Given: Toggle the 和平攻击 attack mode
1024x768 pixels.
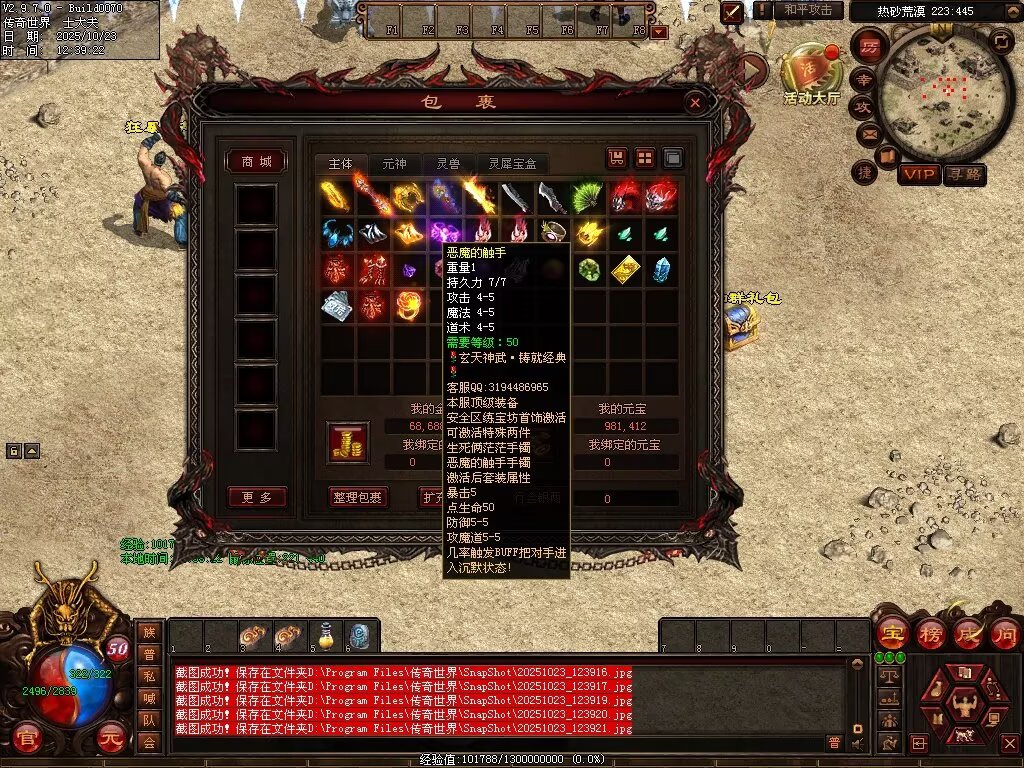Looking at the screenshot, I should click(x=807, y=10).
